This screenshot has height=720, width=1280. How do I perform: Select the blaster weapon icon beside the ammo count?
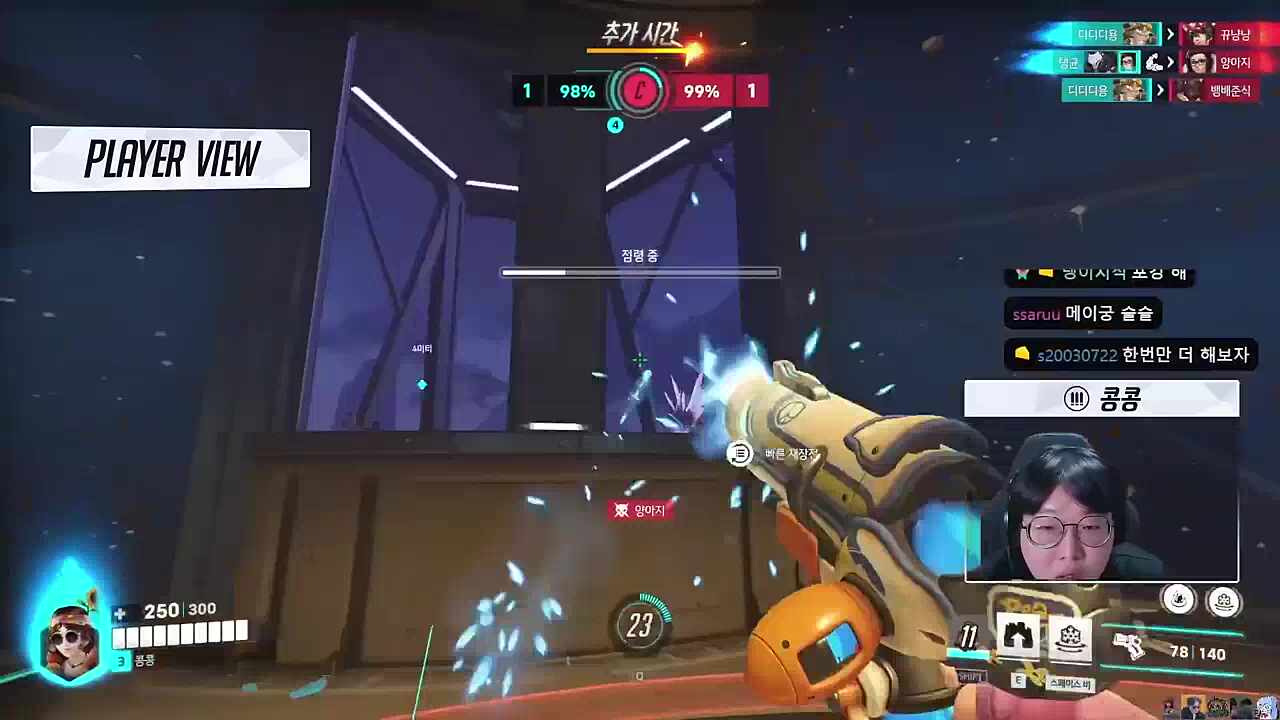(x=1132, y=646)
